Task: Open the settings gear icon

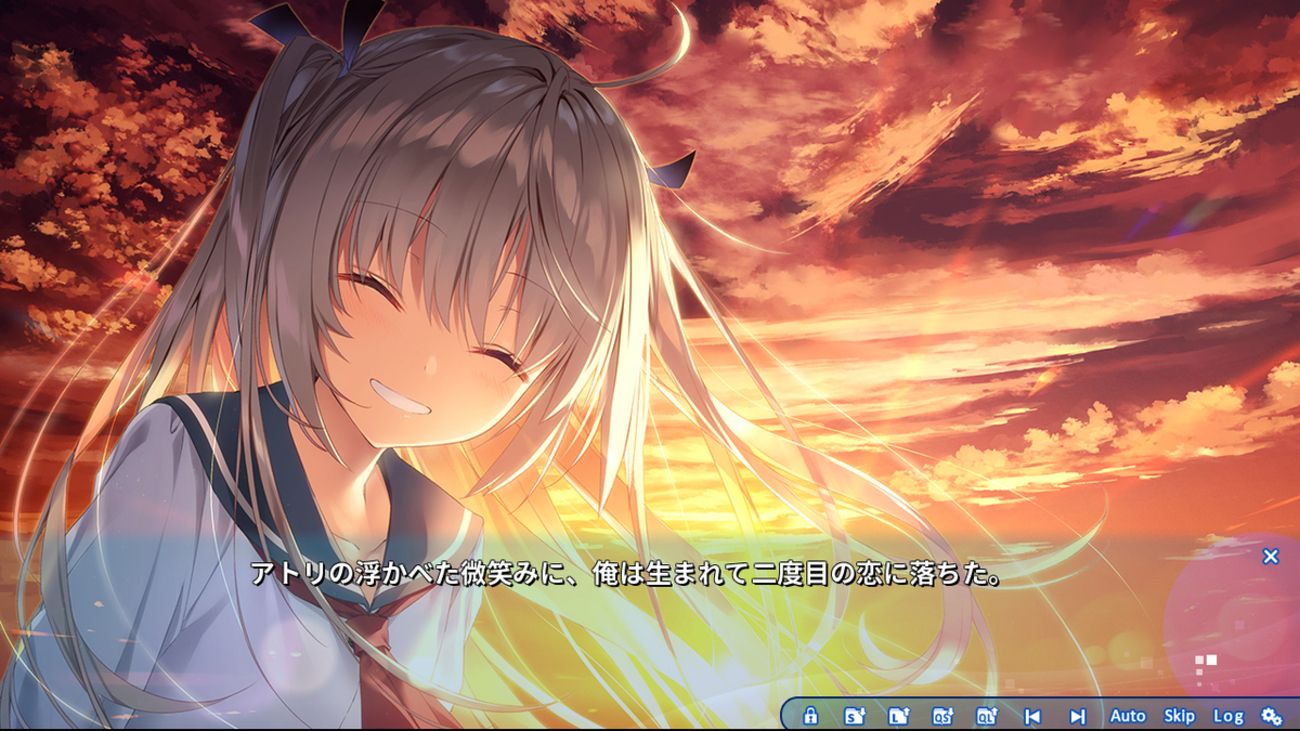Action: click(1271, 716)
